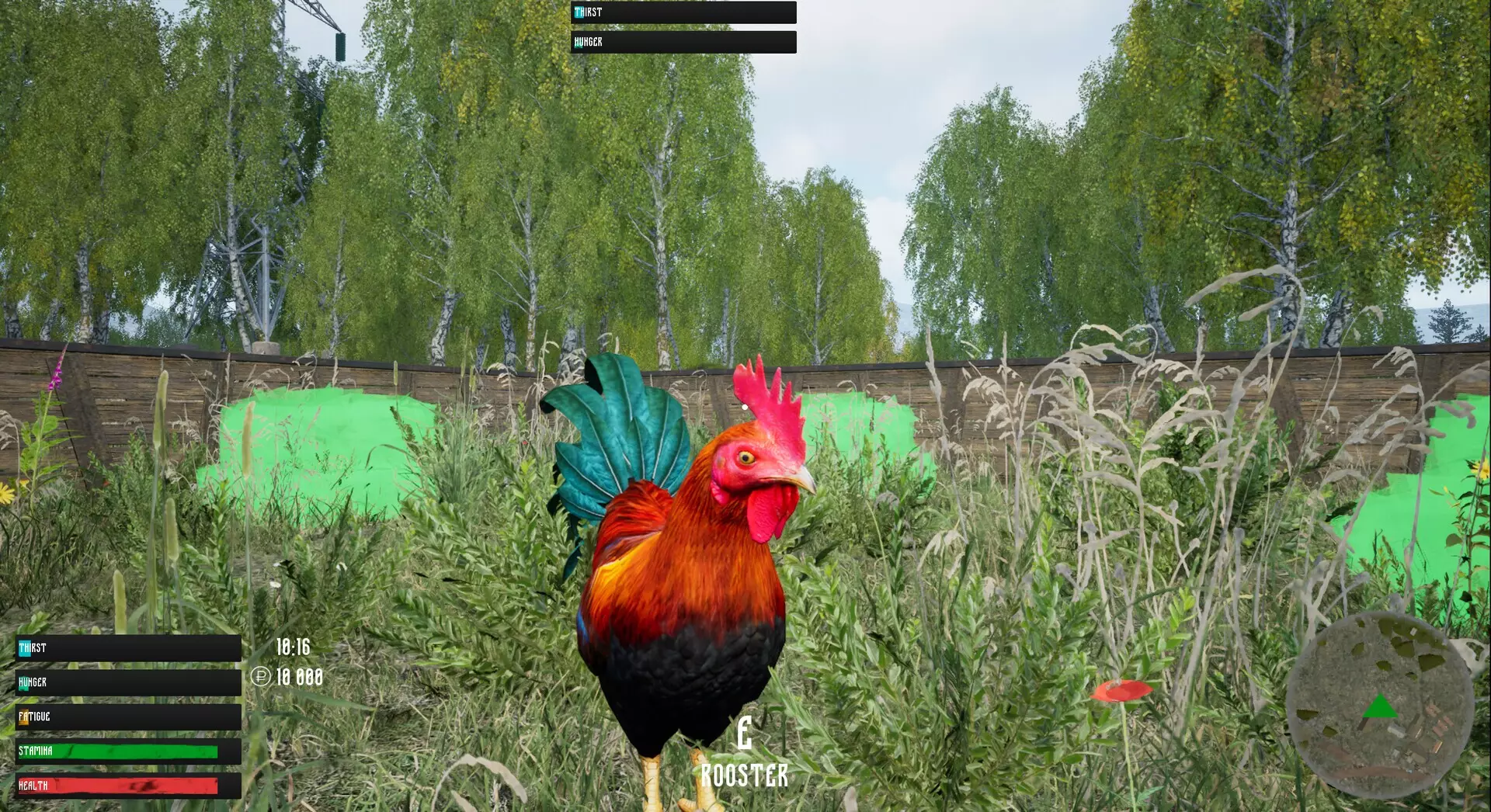Image resolution: width=1491 pixels, height=812 pixels.
Task: Expand the 10 000 money counter
Action: 299,677
